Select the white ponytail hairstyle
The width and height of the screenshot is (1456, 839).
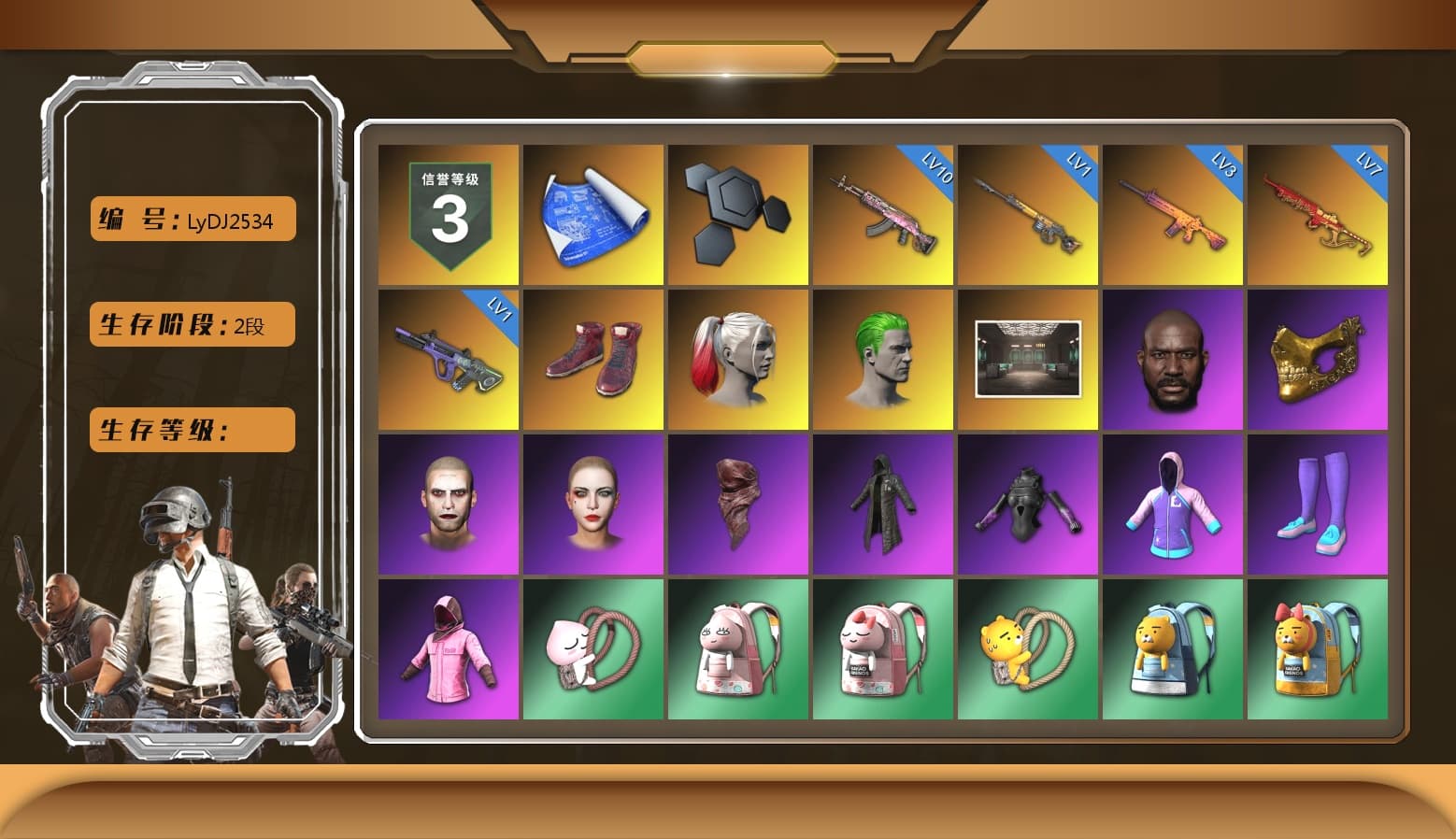click(x=737, y=359)
